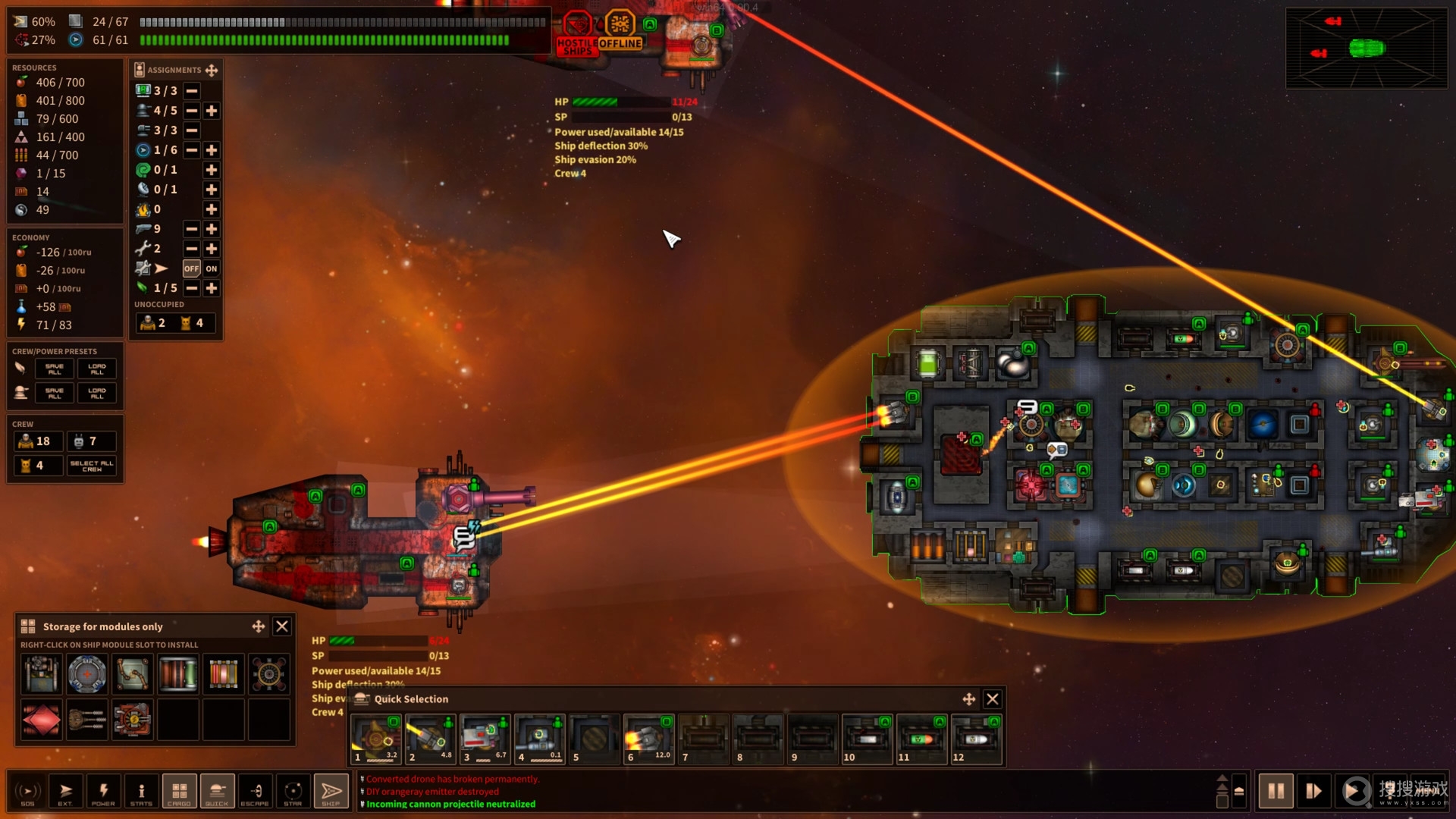Viewport: 1456px width, 819px height.
Task: Click the step-forward speed button
Action: coord(1314,791)
